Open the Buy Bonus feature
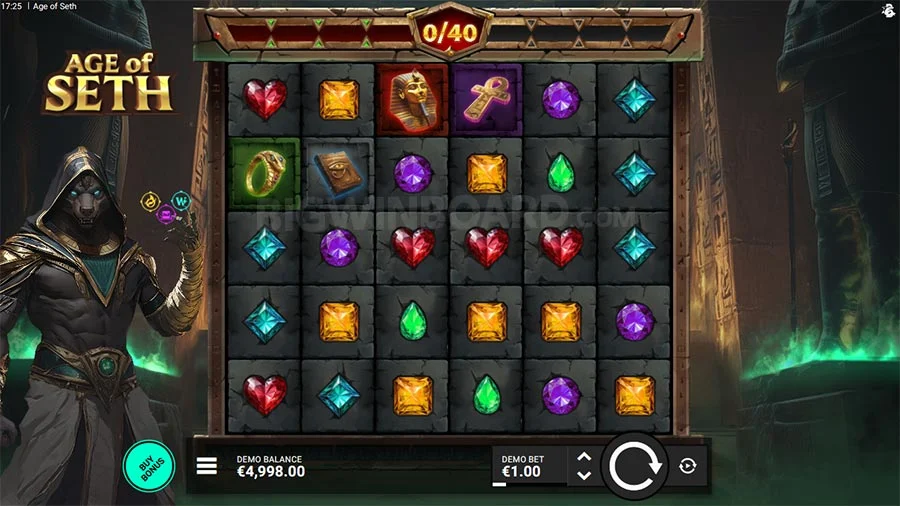The image size is (900, 506). pos(148,466)
